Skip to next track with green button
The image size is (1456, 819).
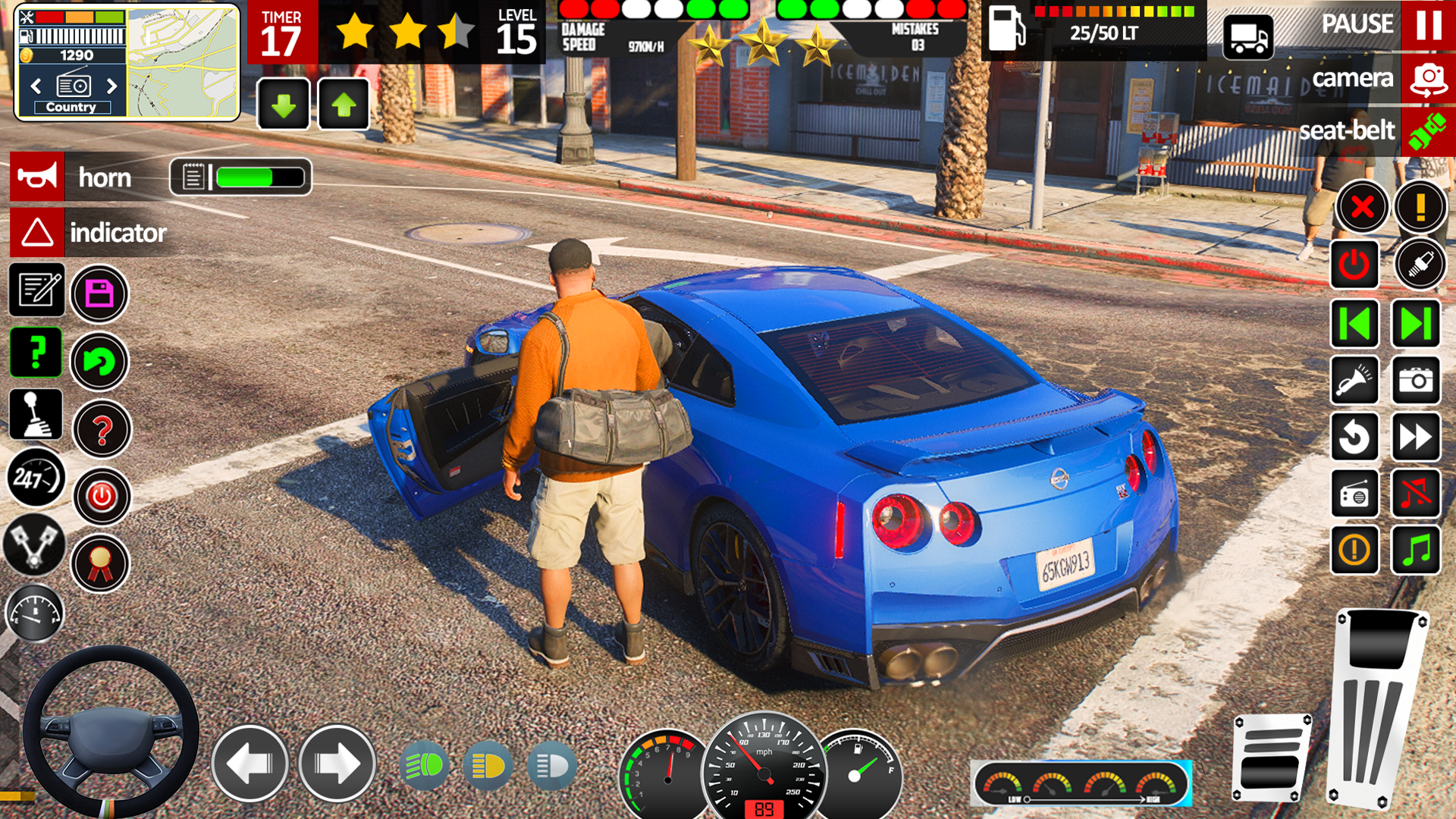pyautogui.click(x=1416, y=324)
